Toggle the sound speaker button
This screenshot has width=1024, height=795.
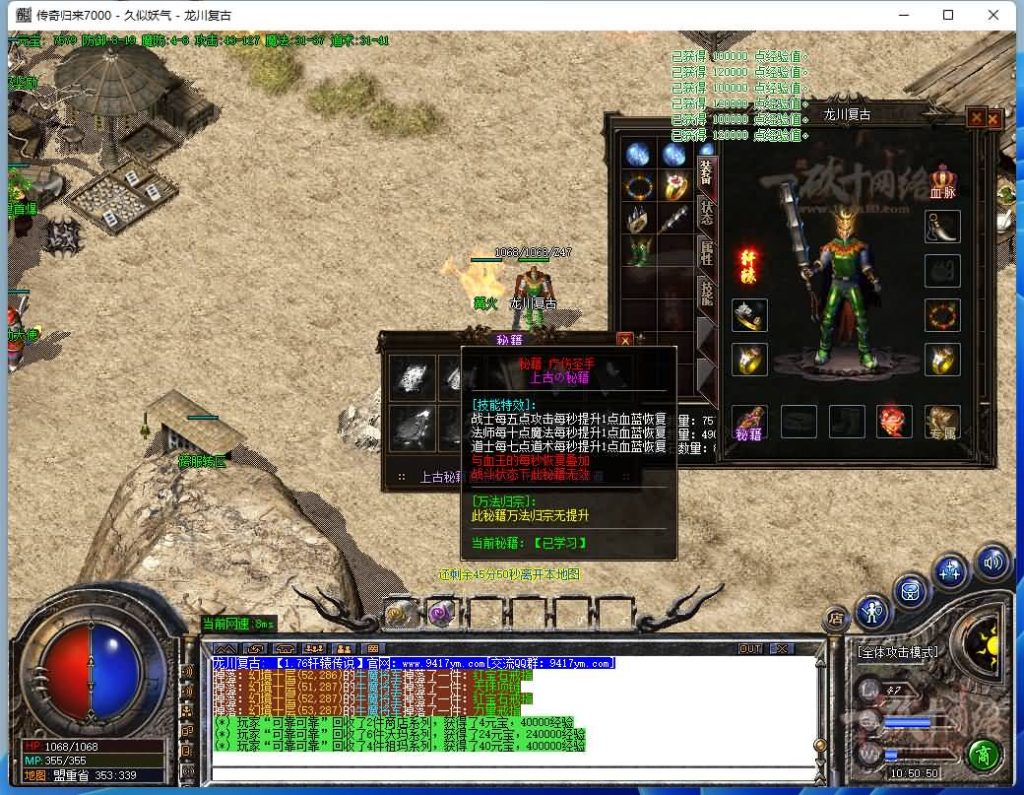click(992, 563)
